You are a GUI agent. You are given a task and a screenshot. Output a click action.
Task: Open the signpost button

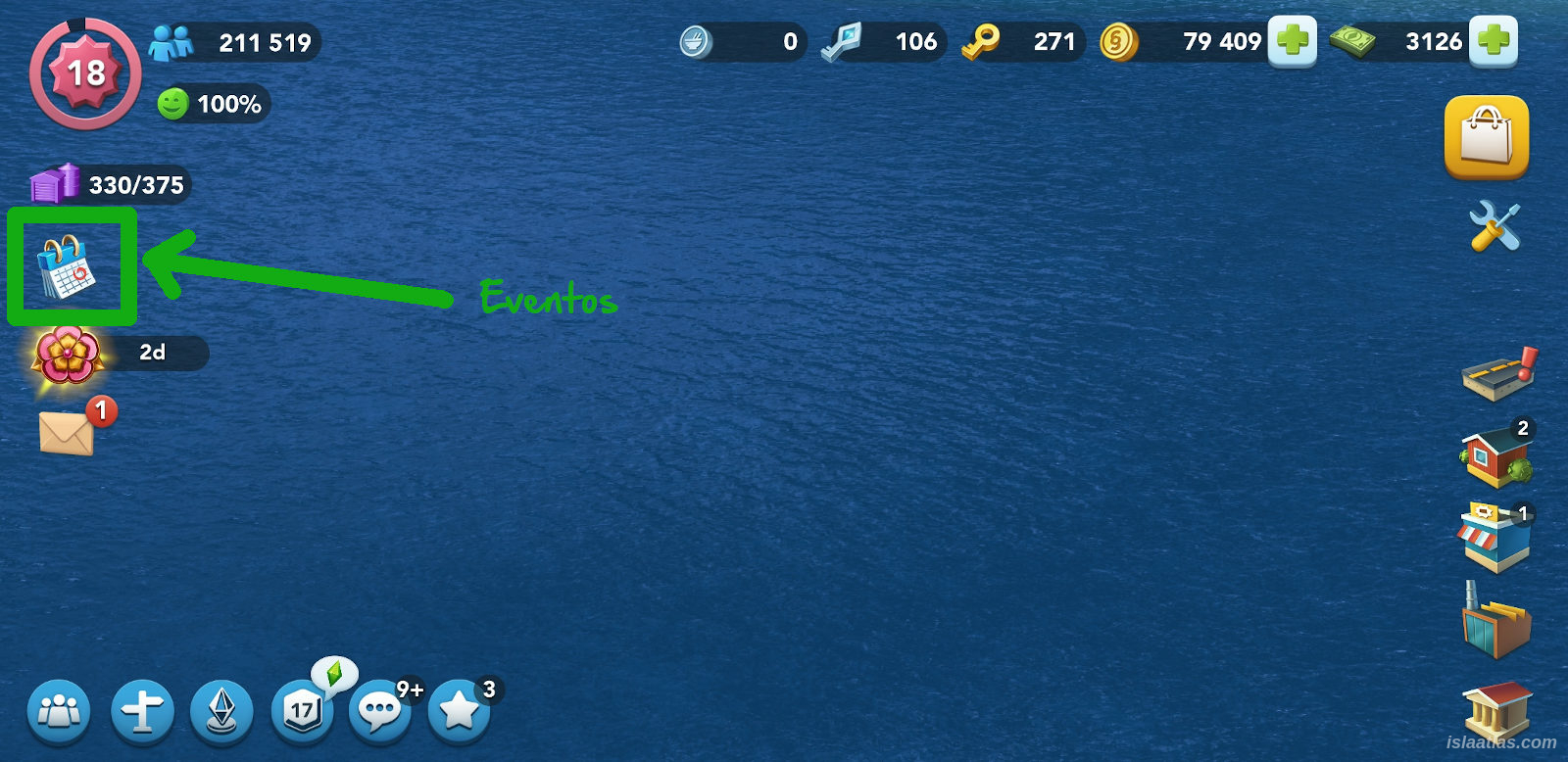click(142, 711)
